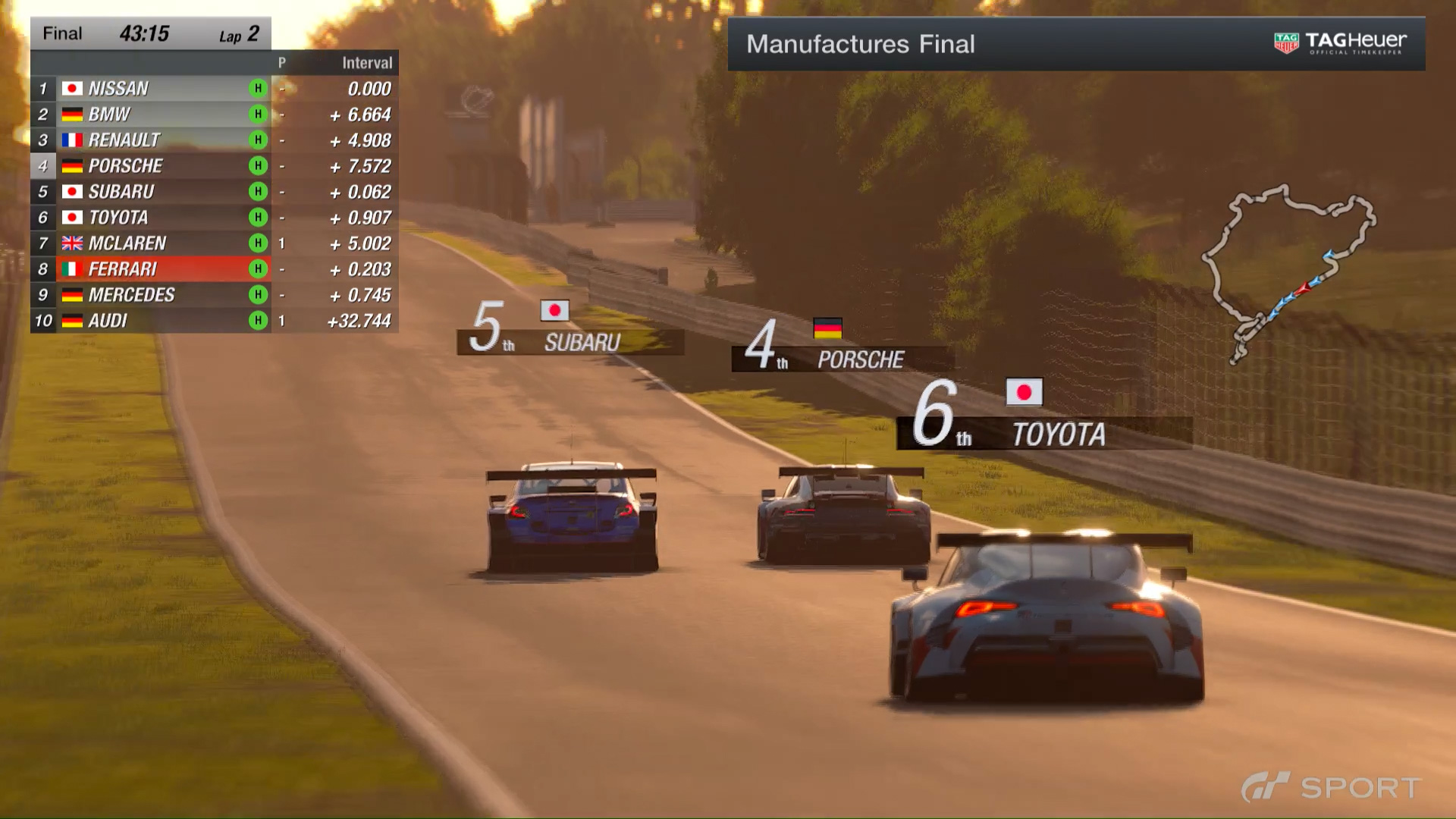Select the Porsche row in the leaderboard

pos(212,166)
